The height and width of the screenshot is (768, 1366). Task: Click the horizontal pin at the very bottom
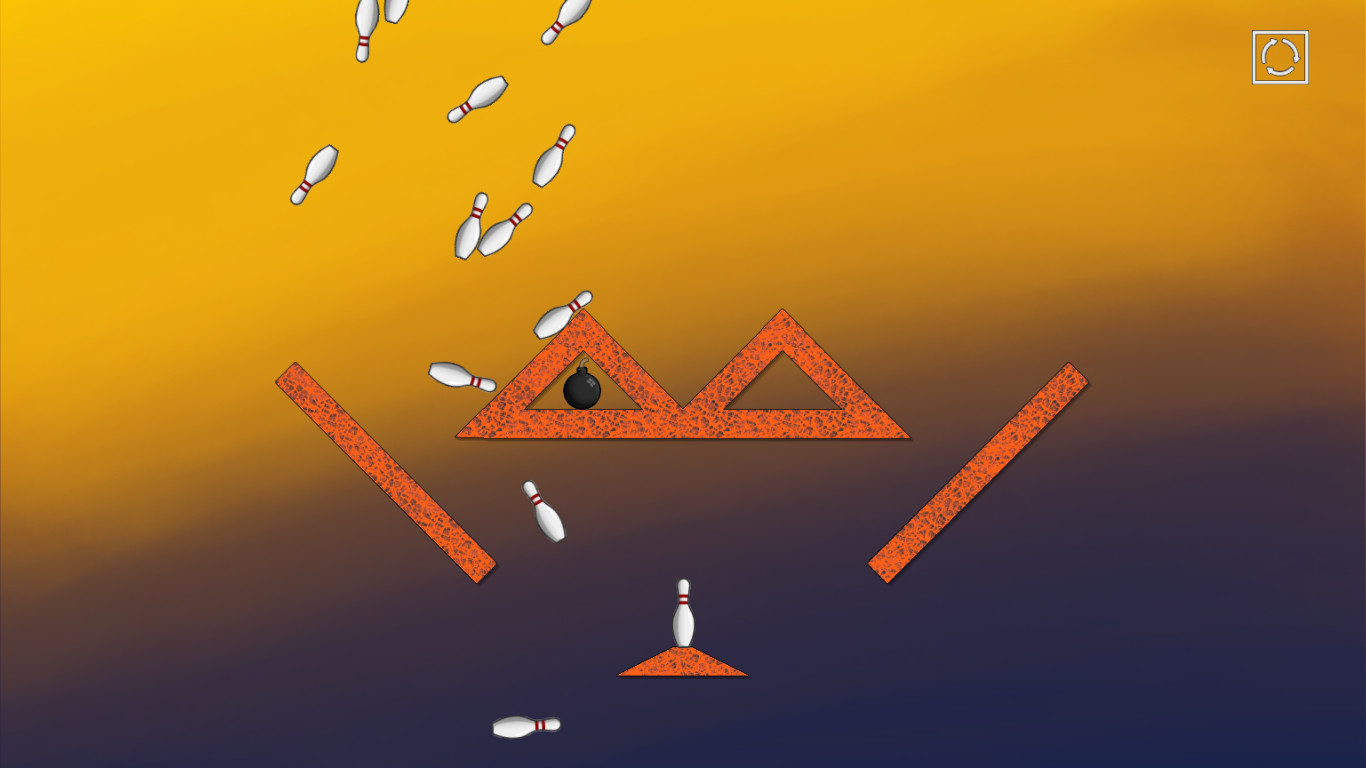point(525,724)
